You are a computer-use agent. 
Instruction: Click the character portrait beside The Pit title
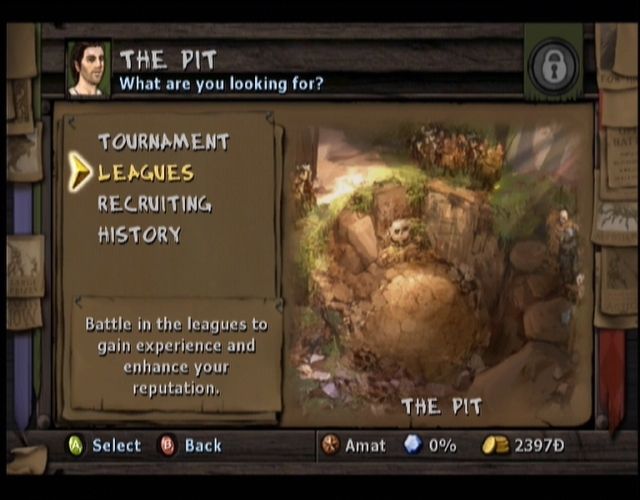coord(88,68)
